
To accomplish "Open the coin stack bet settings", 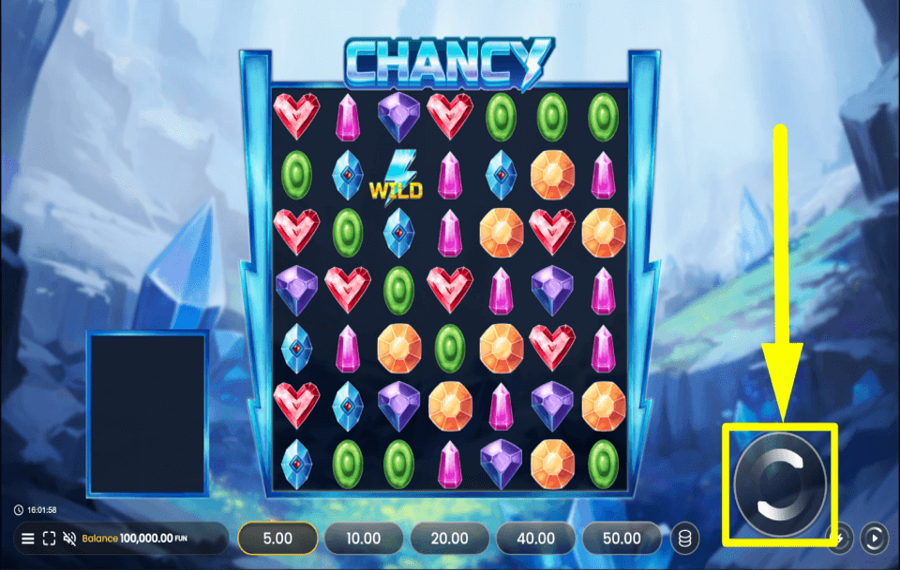I will point(685,538).
